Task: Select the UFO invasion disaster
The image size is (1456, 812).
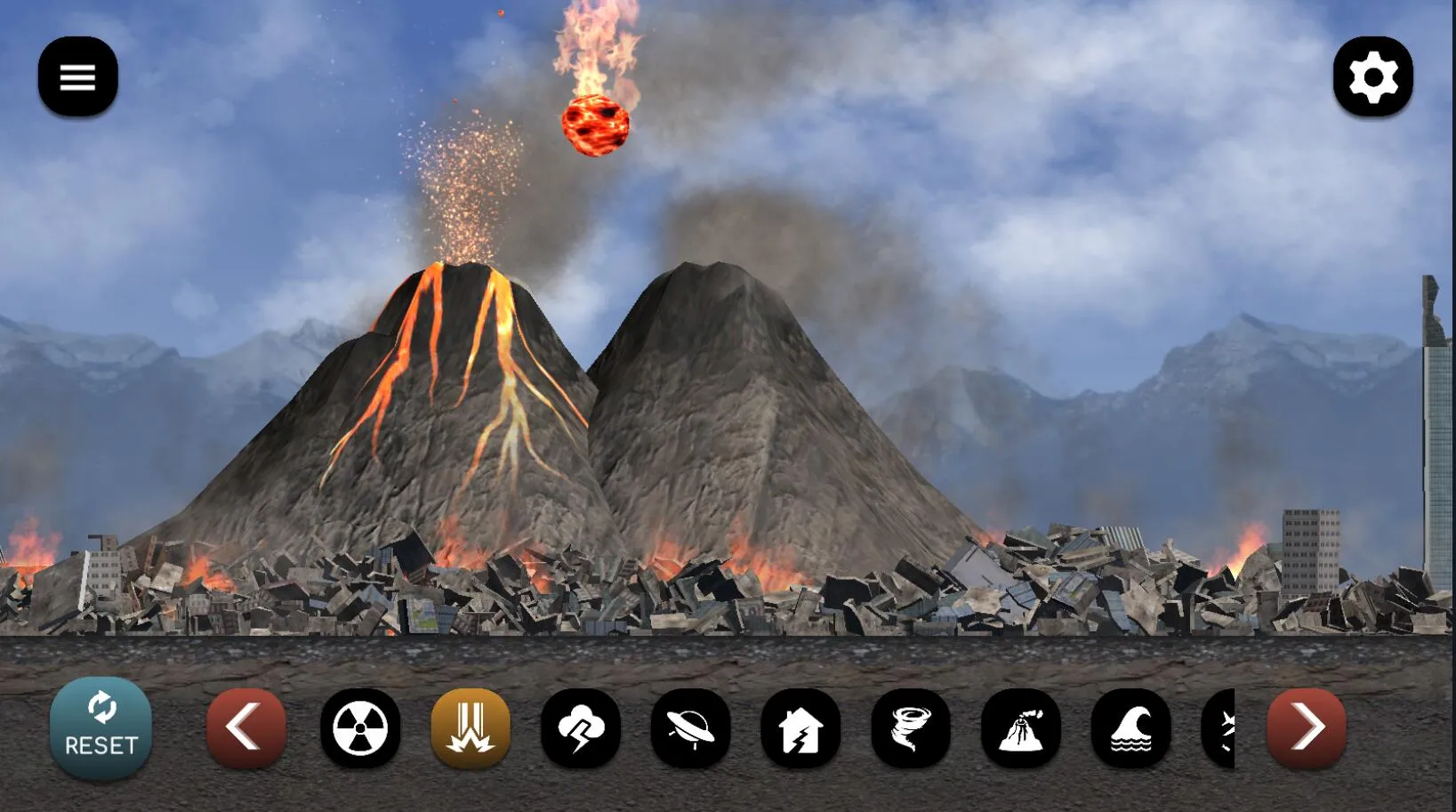Action: point(692,728)
